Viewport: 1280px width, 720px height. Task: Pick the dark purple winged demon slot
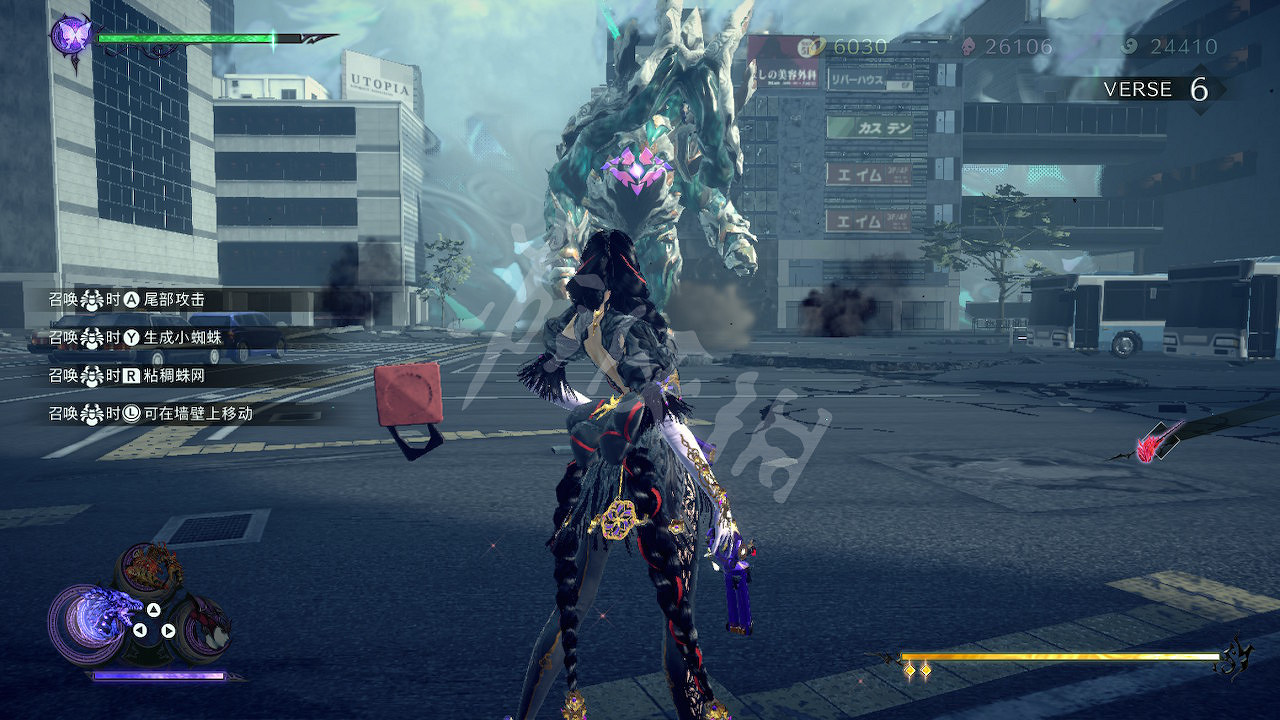tap(207, 626)
